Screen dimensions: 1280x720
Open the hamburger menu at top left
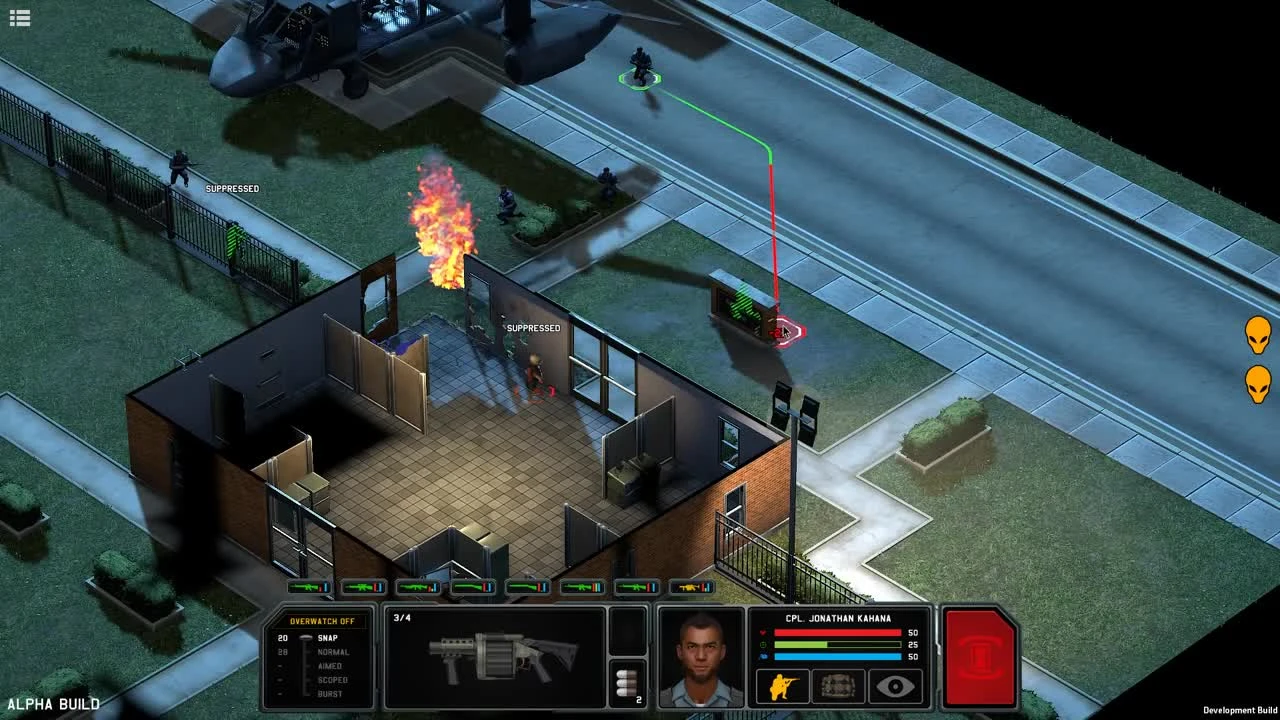(19, 17)
